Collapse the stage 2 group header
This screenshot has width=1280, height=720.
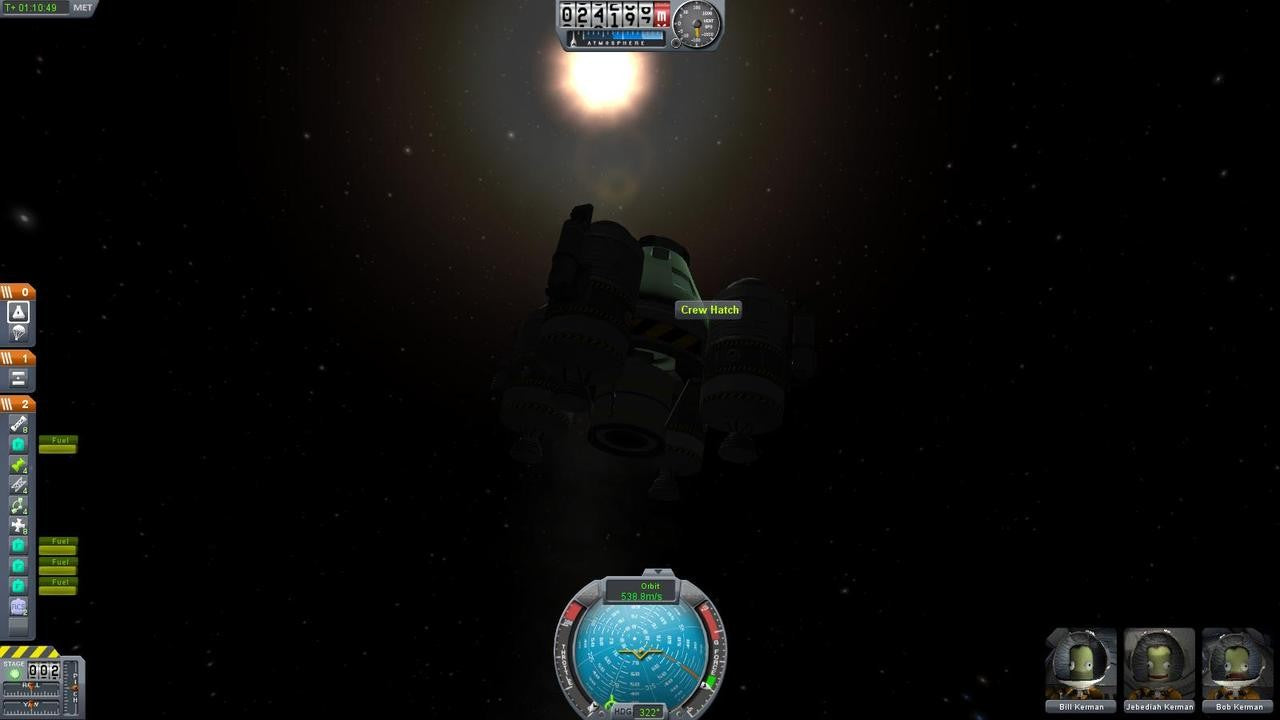coord(18,403)
